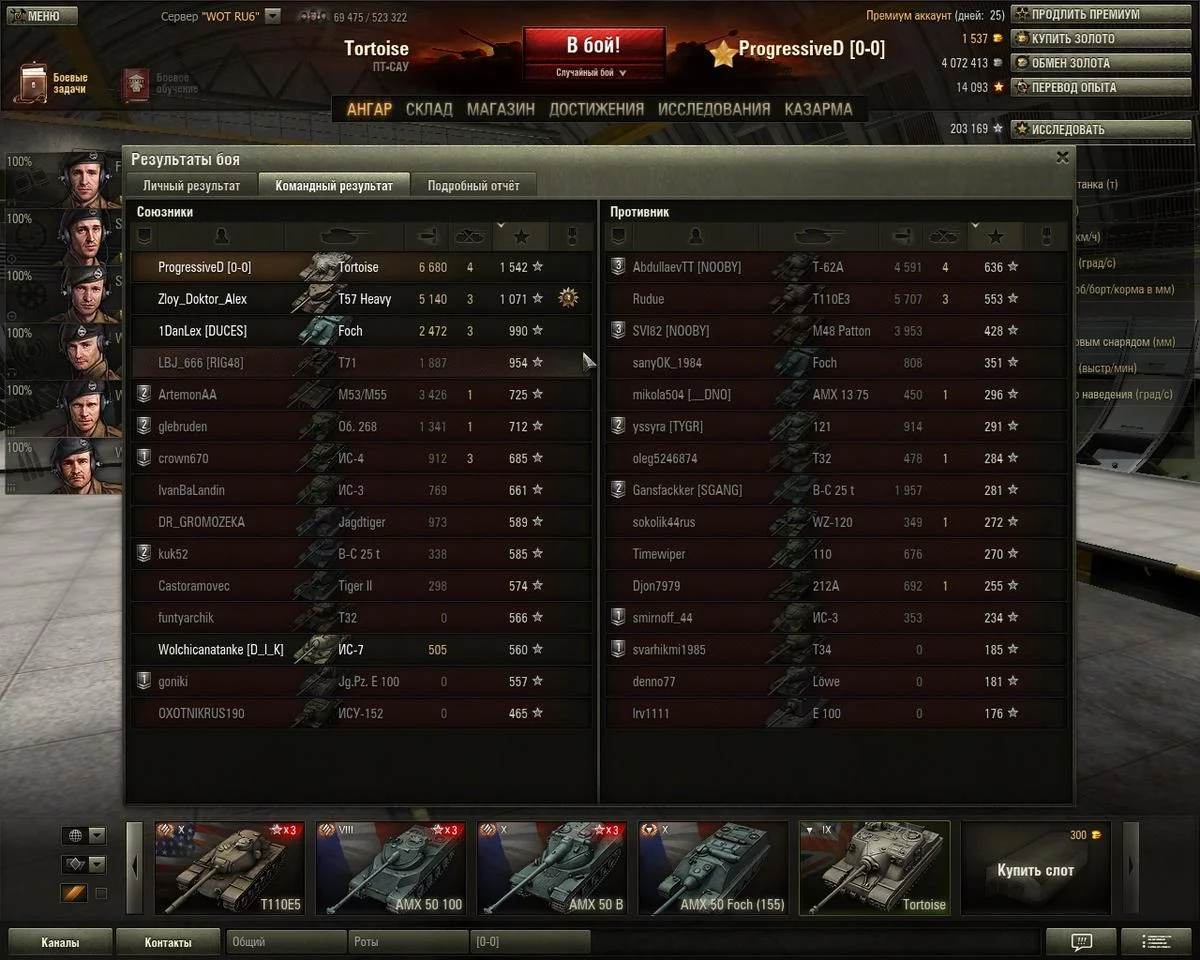The image size is (1200, 960).
Task: Select the T110E5 tank in the carousel
Action: pyautogui.click(x=229, y=867)
